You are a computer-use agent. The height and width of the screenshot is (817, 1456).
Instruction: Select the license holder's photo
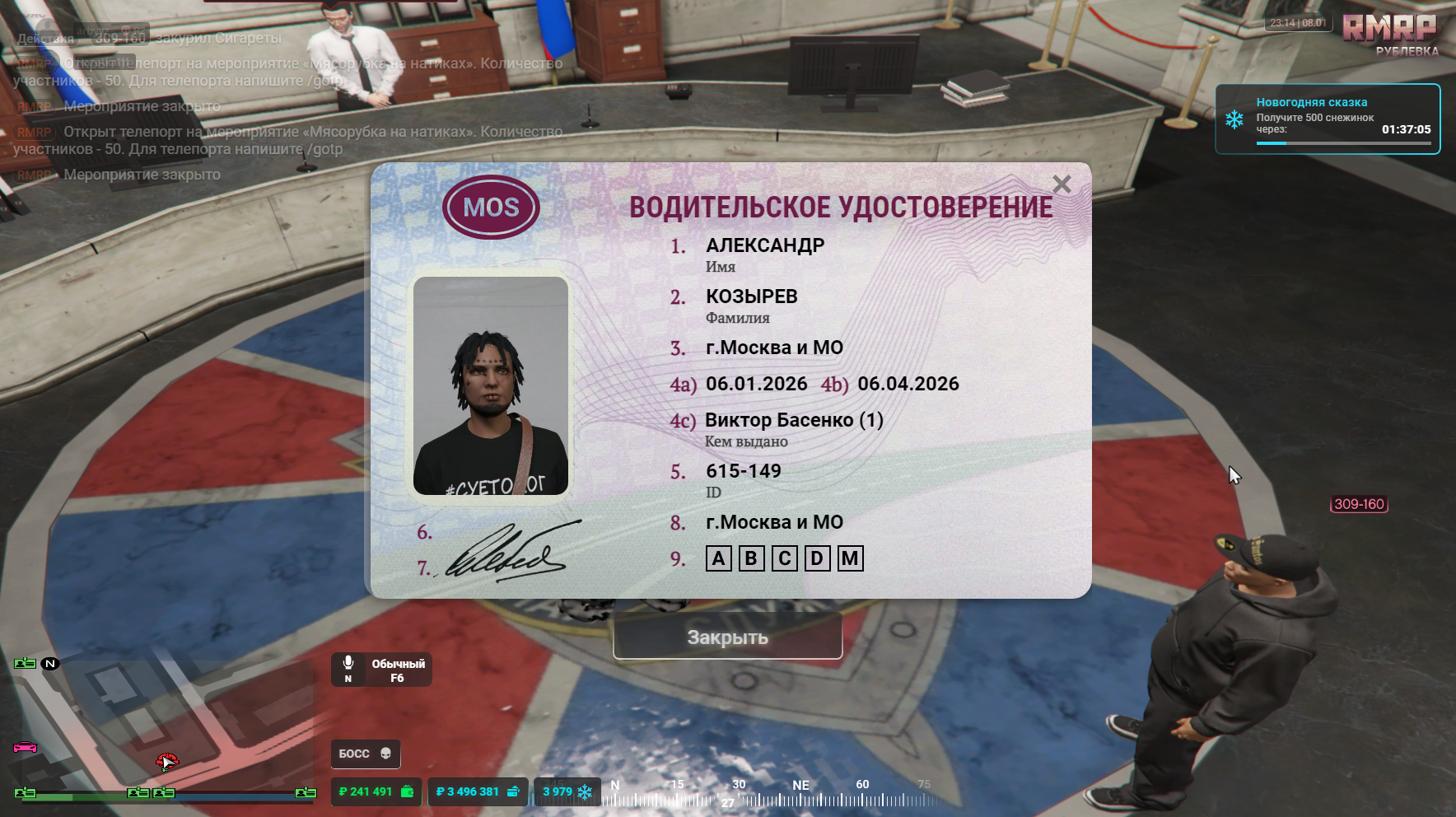click(x=491, y=385)
